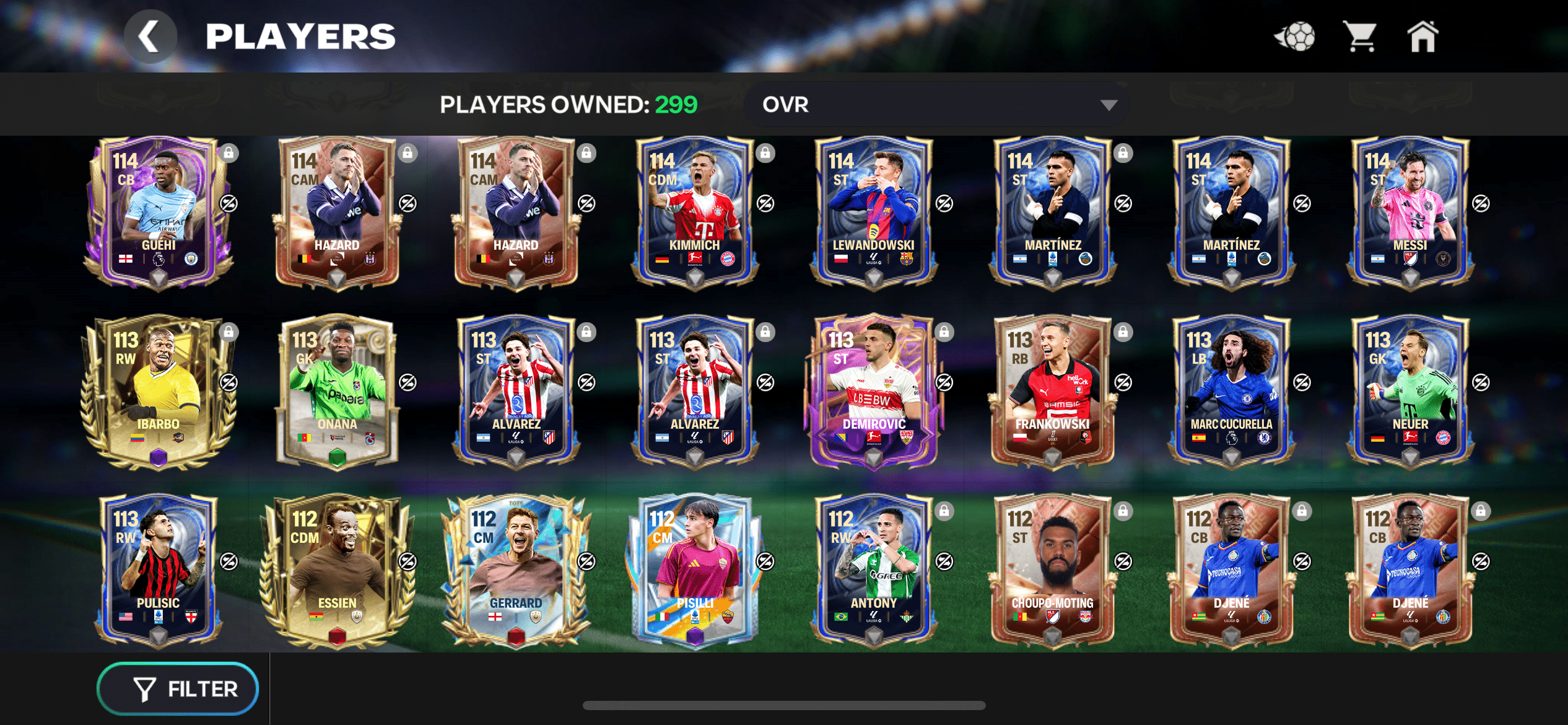Select the Frankowski RB card

(x=1052, y=392)
